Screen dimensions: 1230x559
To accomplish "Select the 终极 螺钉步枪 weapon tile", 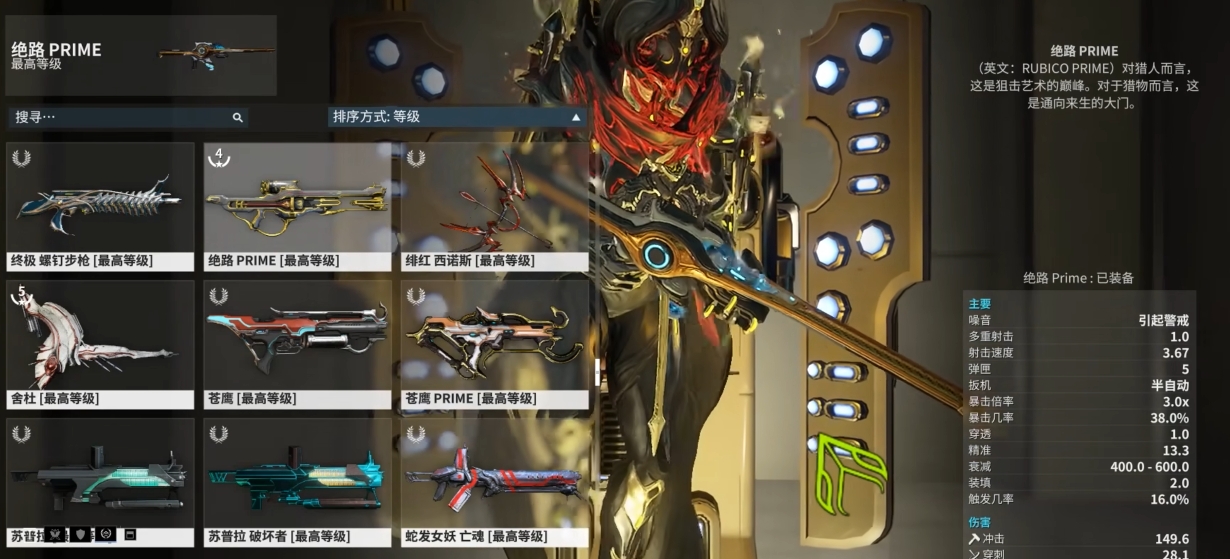I will pos(100,206).
